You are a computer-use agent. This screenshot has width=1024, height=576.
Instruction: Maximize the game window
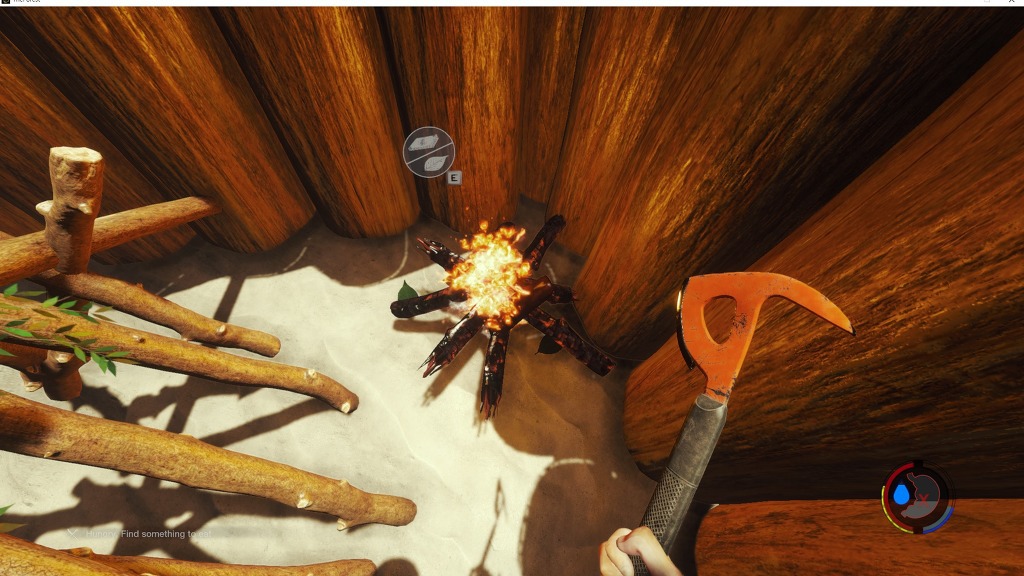coord(986,3)
